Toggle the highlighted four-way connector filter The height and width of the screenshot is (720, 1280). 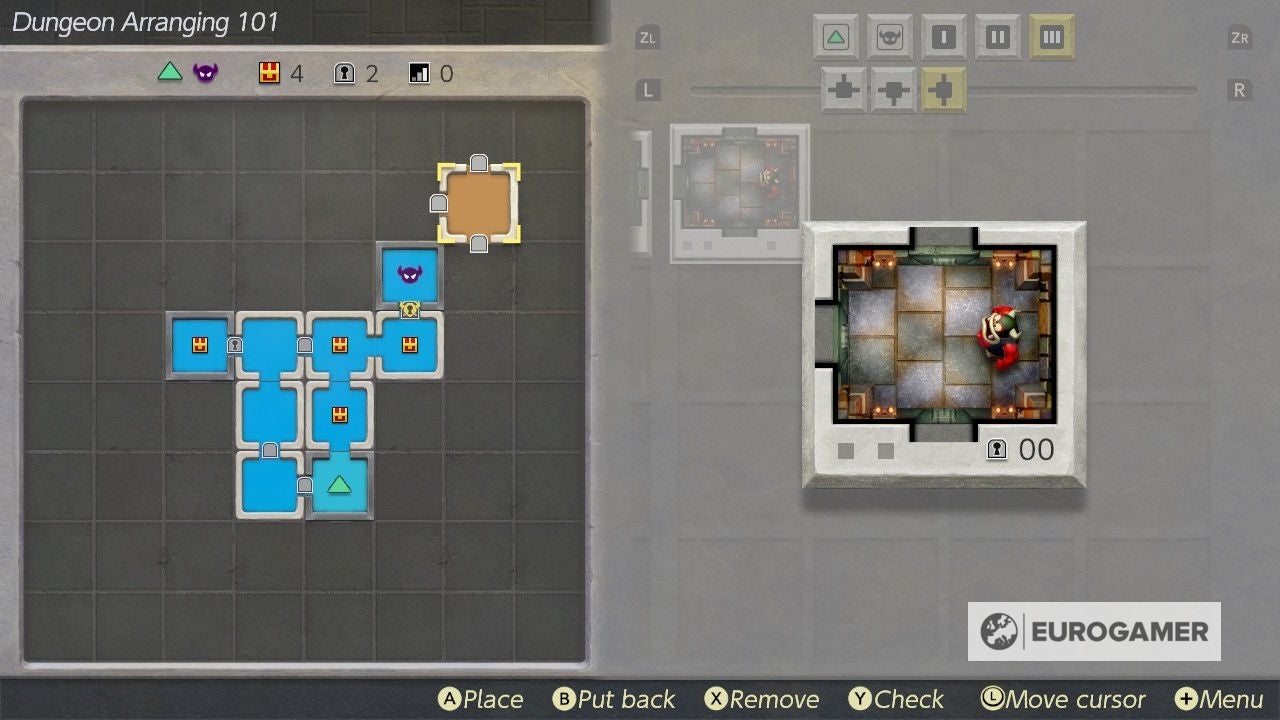click(x=943, y=89)
